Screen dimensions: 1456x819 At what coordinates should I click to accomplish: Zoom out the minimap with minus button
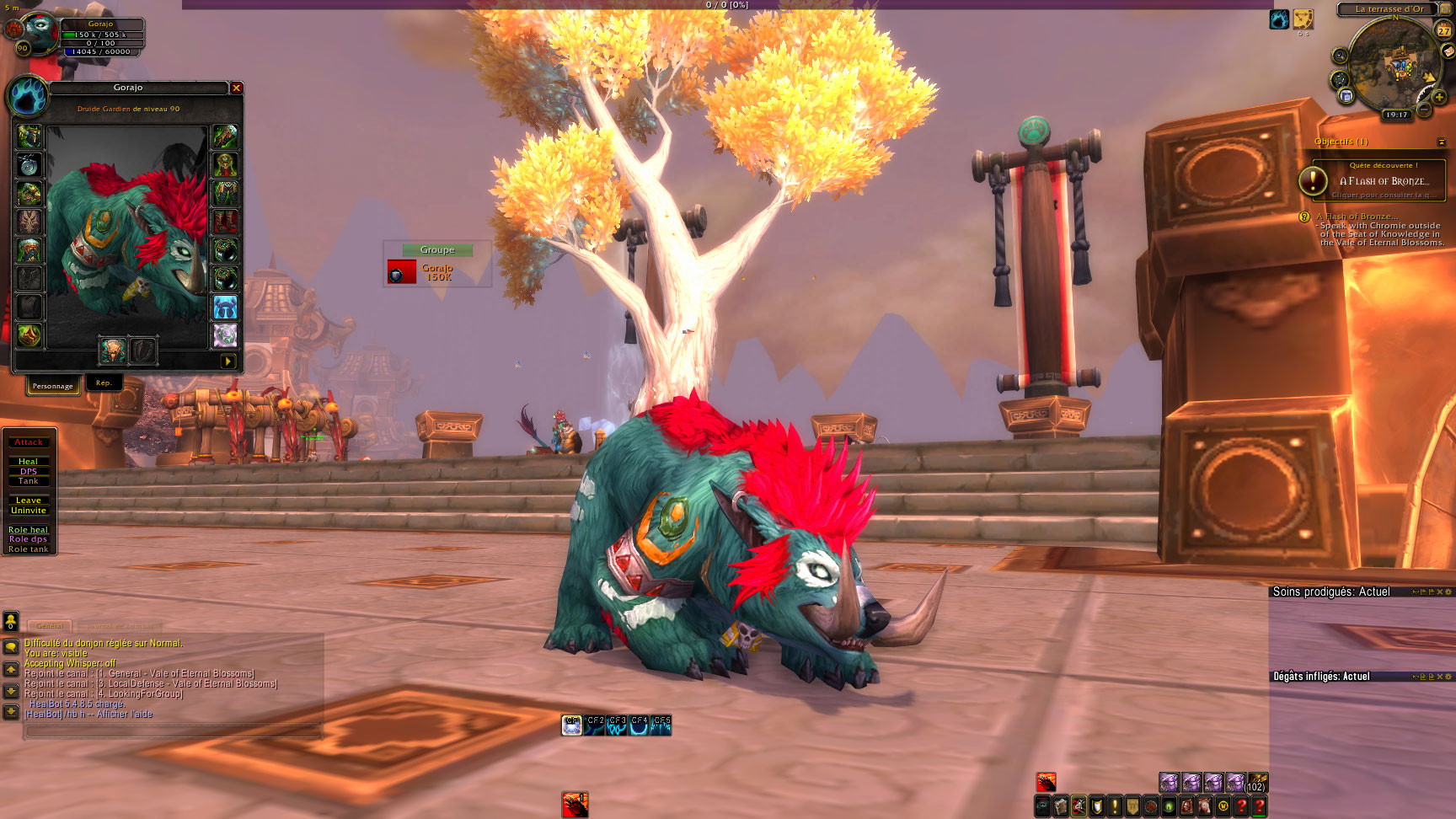click(1424, 110)
